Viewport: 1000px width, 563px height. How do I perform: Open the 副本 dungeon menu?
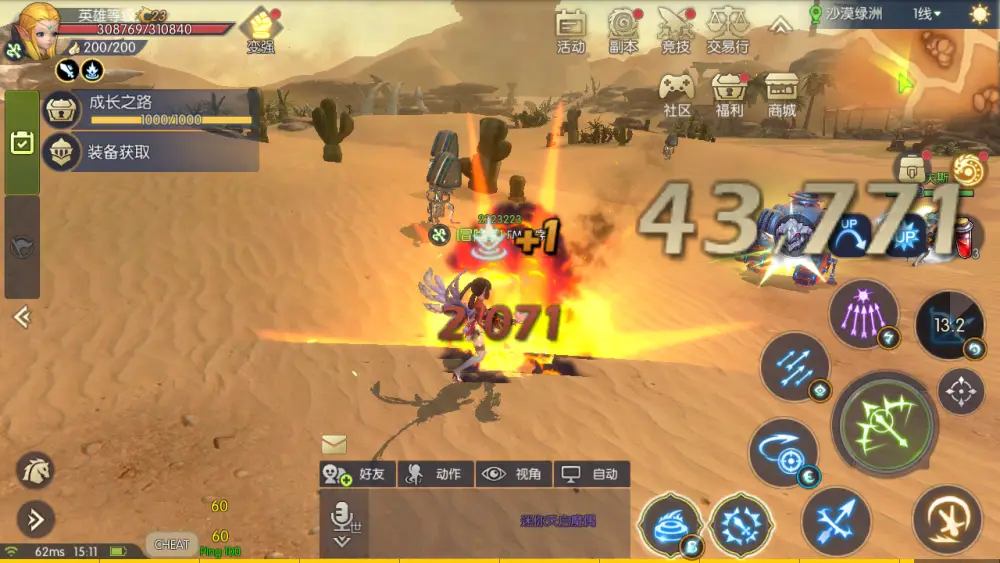tap(624, 30)
